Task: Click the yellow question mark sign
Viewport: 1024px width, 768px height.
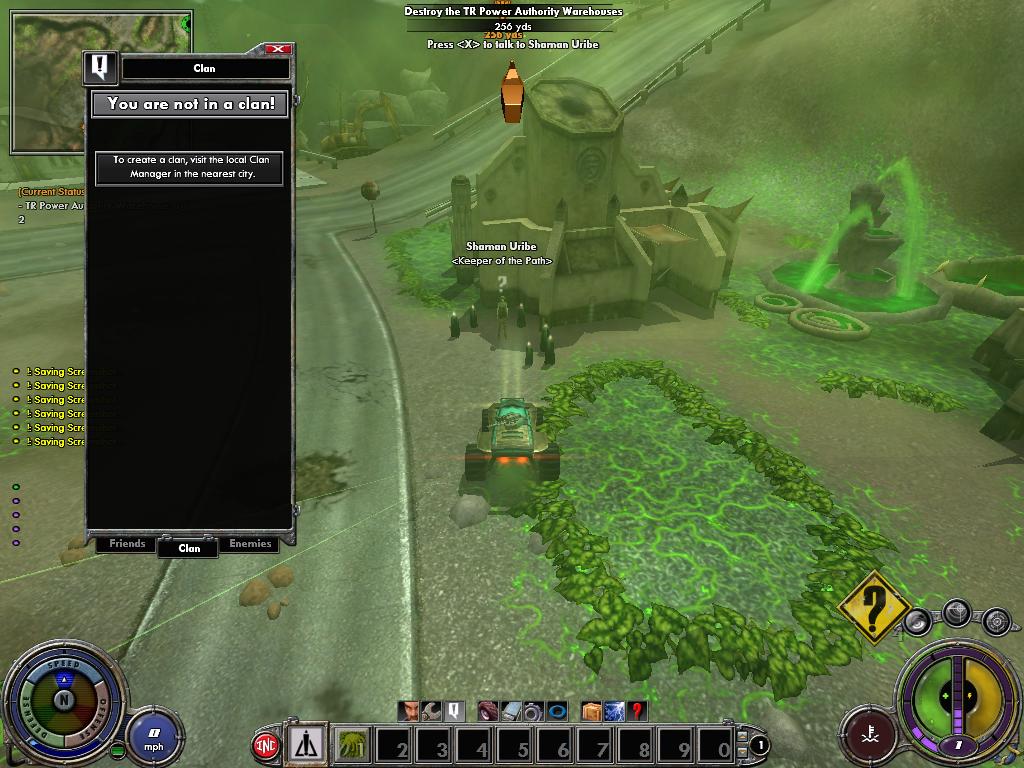Action: point(873,604)
